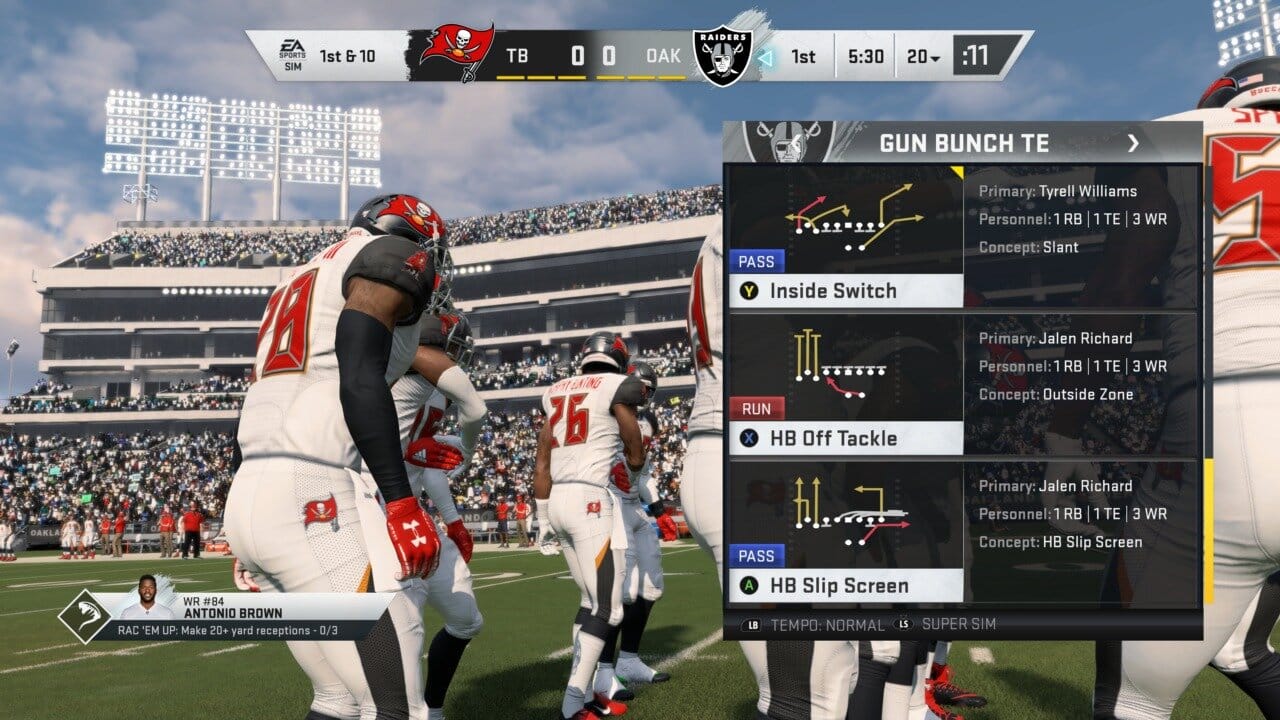This screenshot has width=1280, height=720.
Task: Go to next formation using right arrow
Action: [1133, 144]
